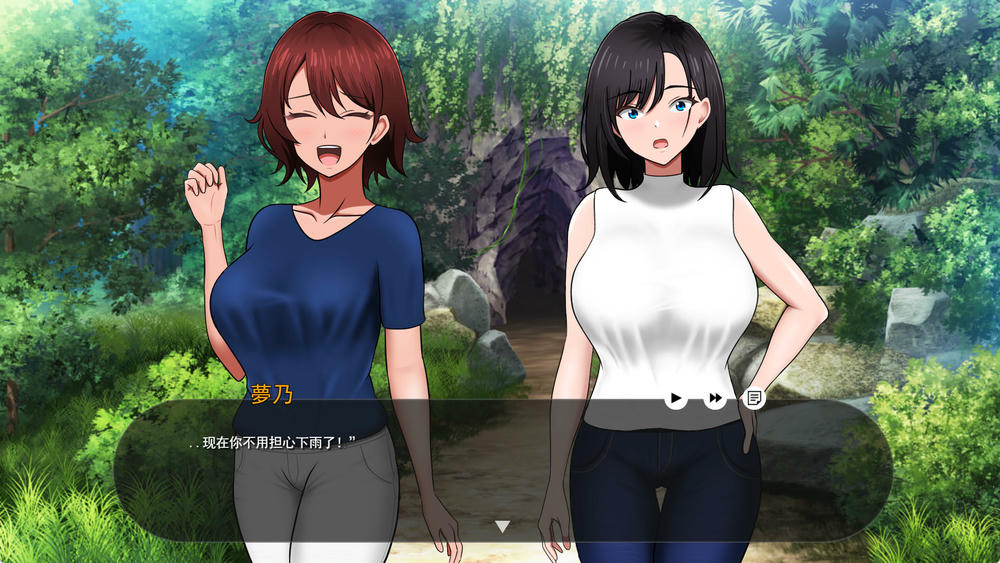The height and width of the screenshot is (563, 1000).
Task: Start auto-play with the play icon
Action: pos(676,399)
